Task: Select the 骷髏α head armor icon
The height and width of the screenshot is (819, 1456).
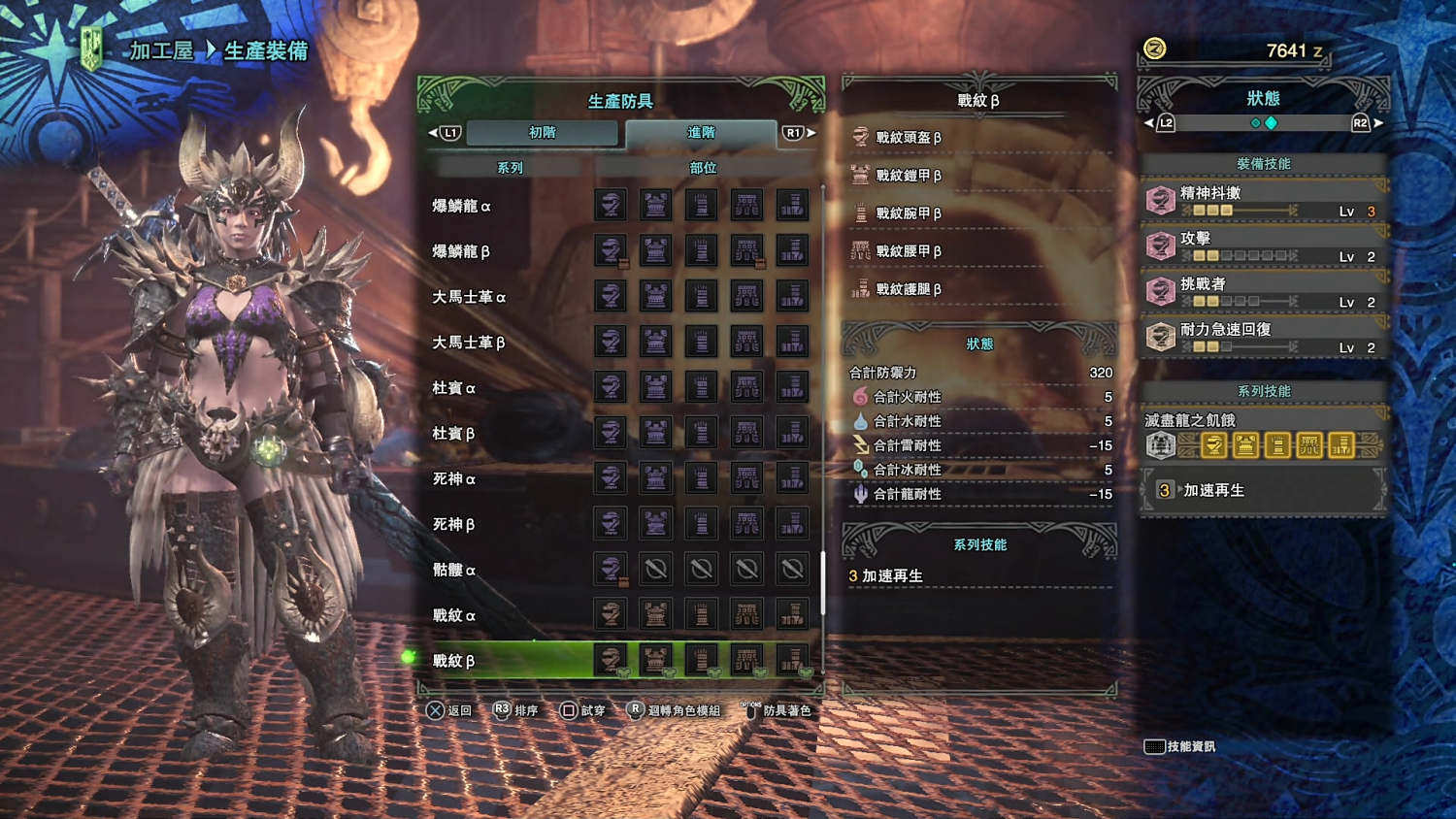Action: (x=610, y=569)
